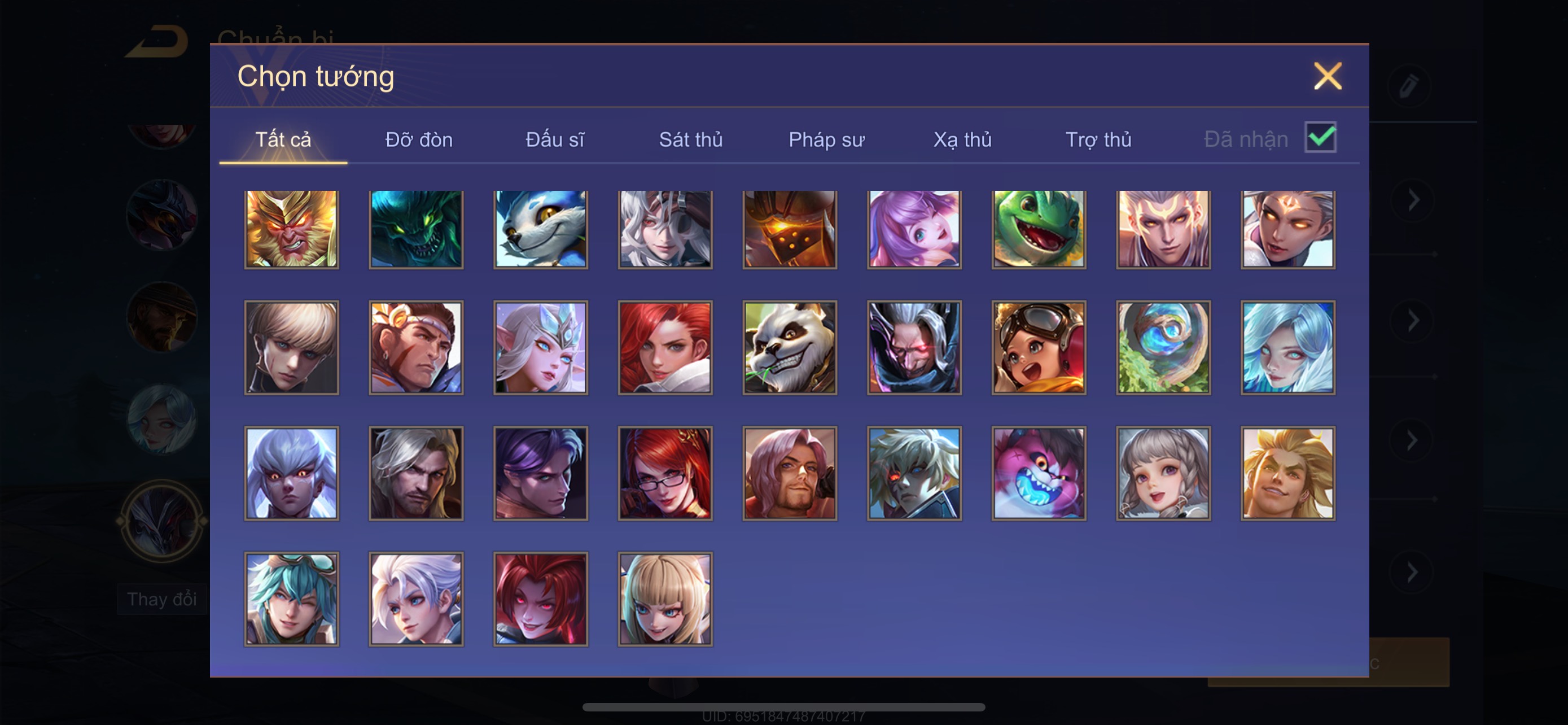The width and height of the screenshot is (1568, 725).
Task: Choose the red-haired woman with glasses
Action: (665, 473)
